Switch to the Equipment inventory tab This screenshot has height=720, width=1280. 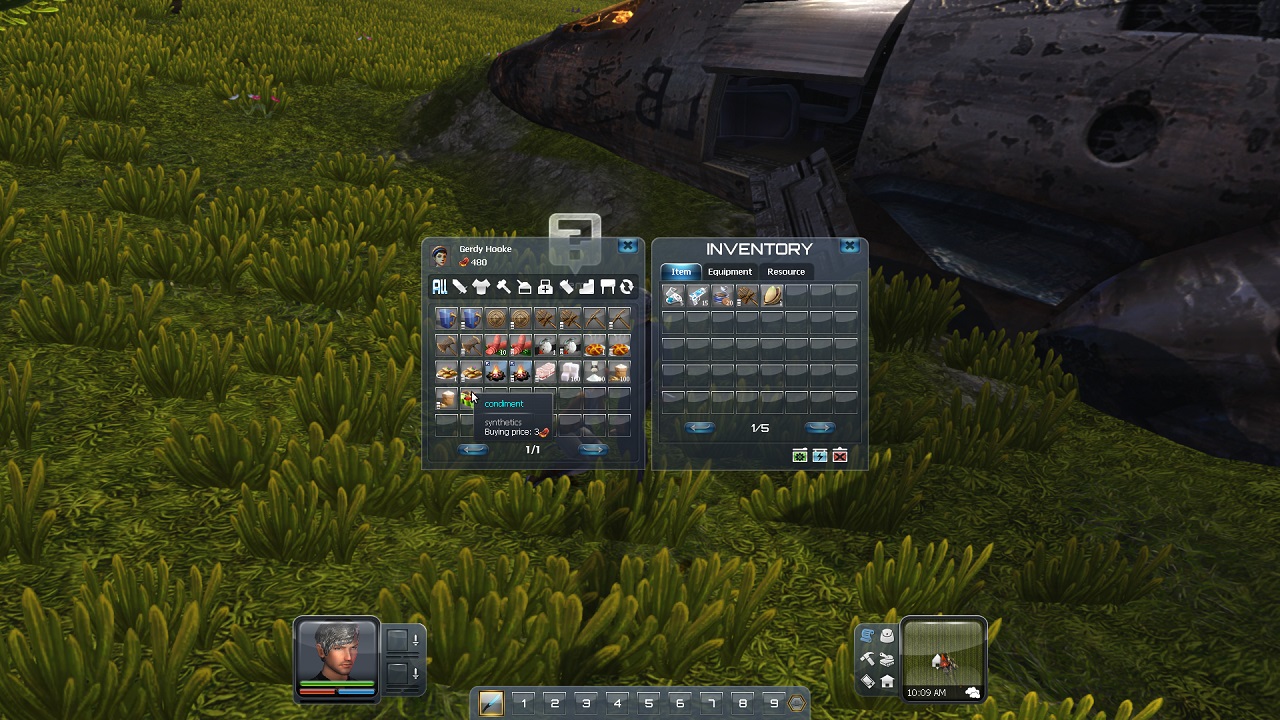pos(729,272)
